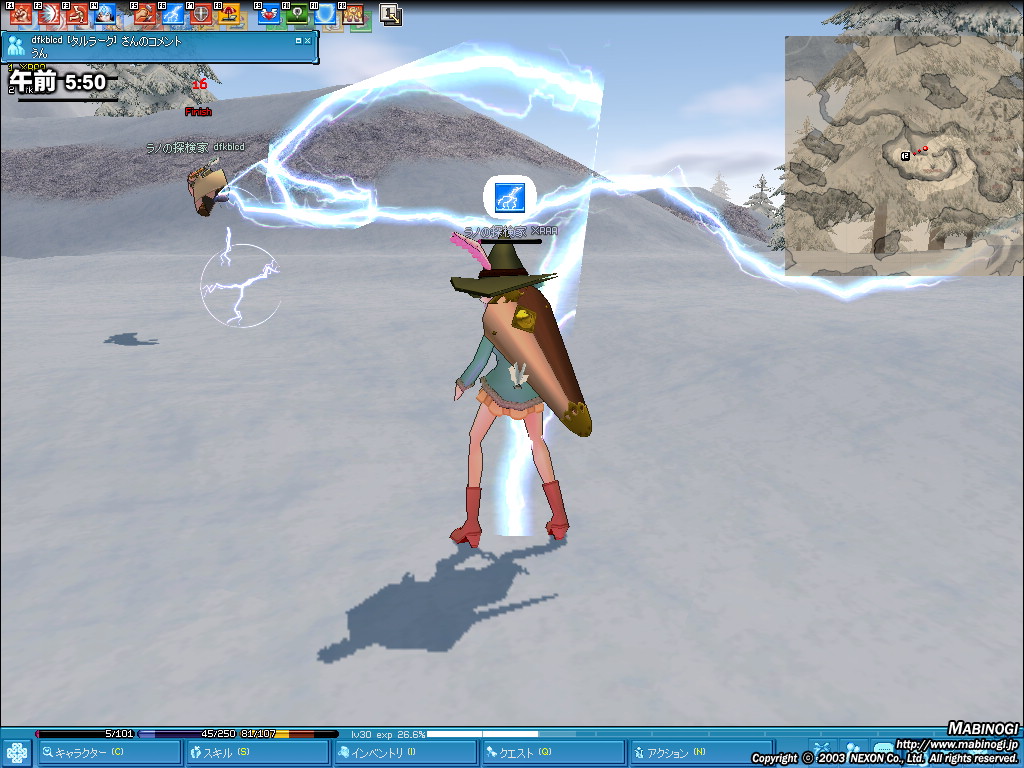Use the white burst skill on F2

coord(49,14)
